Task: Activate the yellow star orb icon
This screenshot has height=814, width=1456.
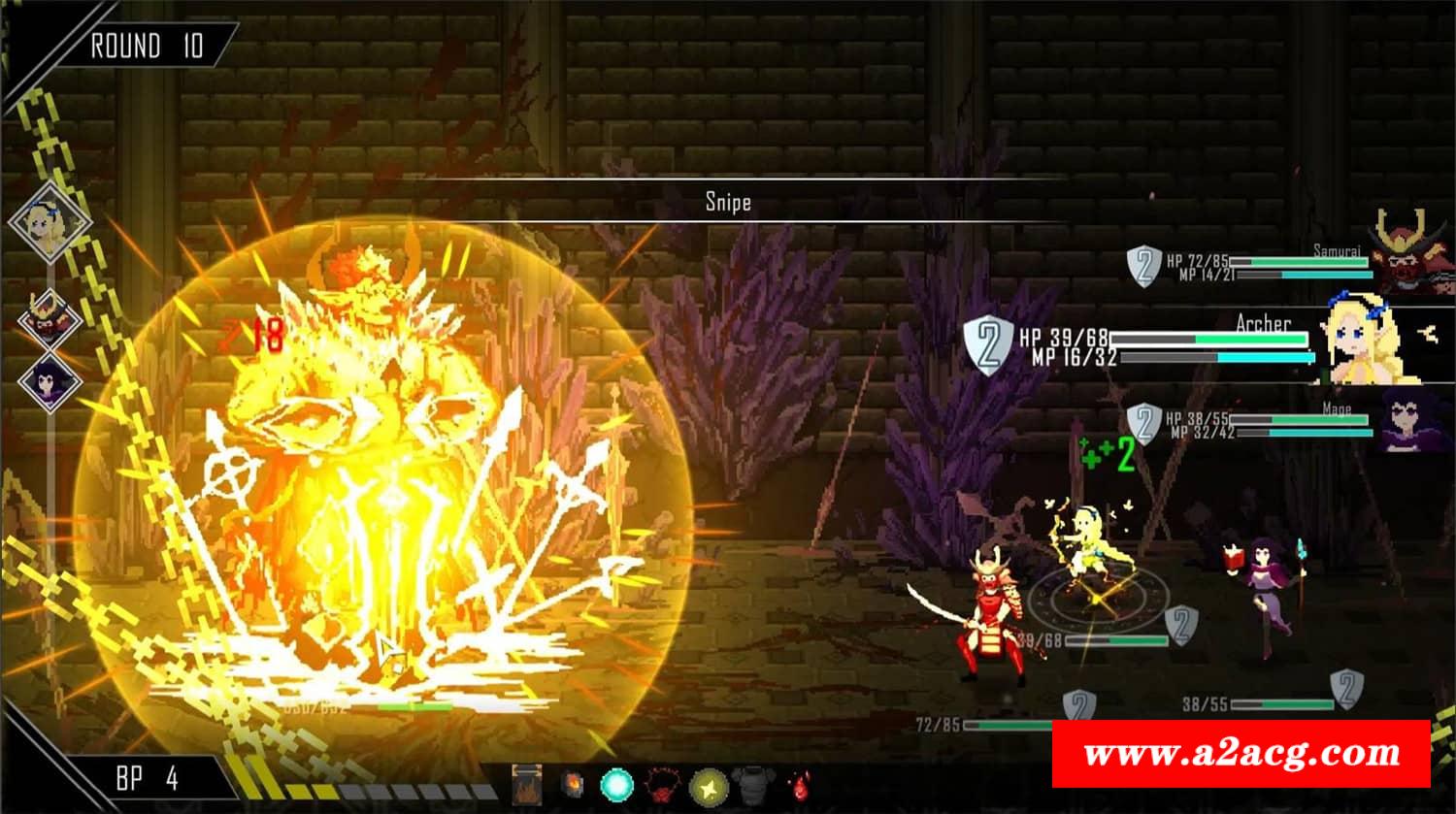Action: 709,786
